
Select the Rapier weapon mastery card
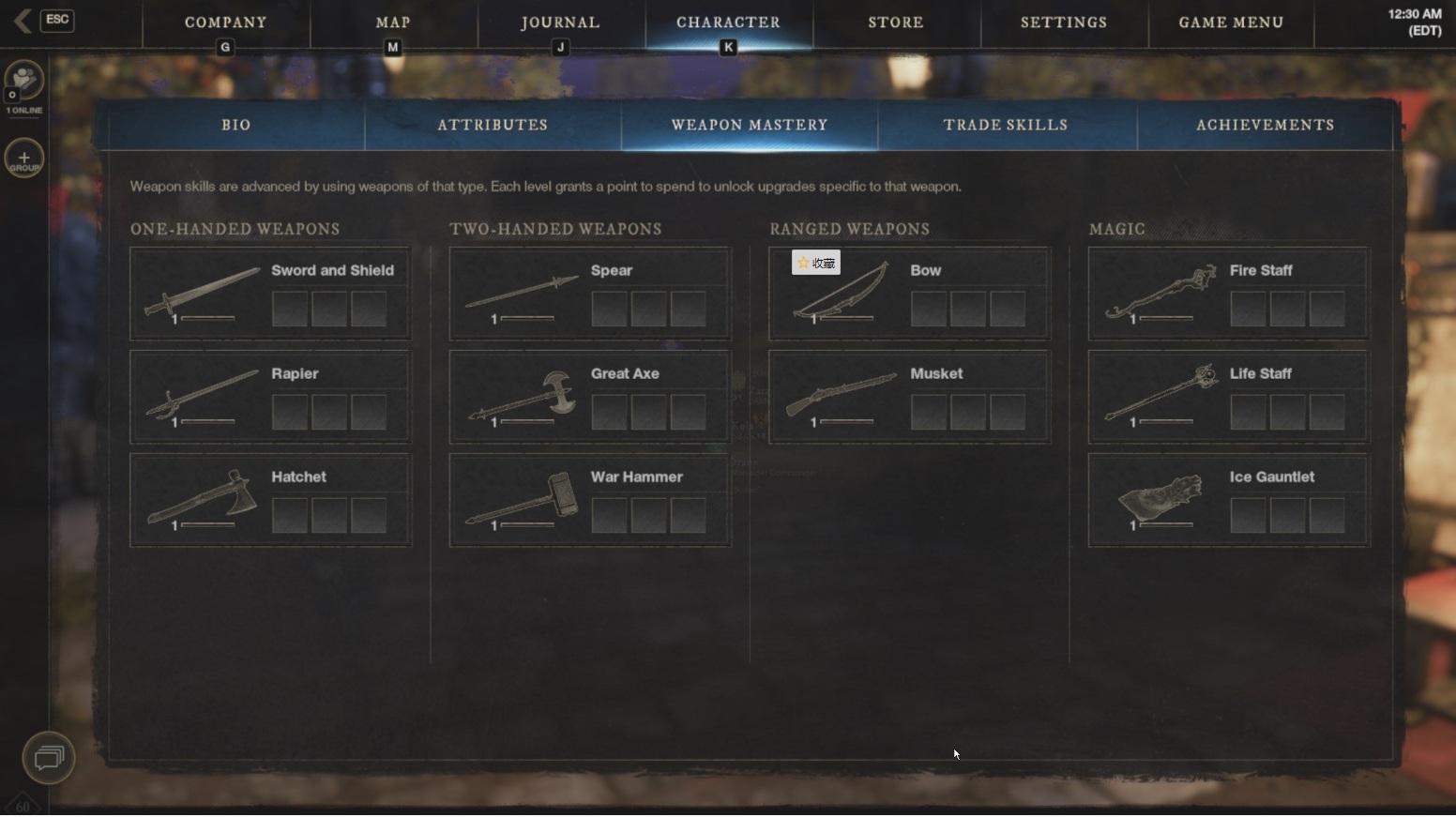[270, 397]
